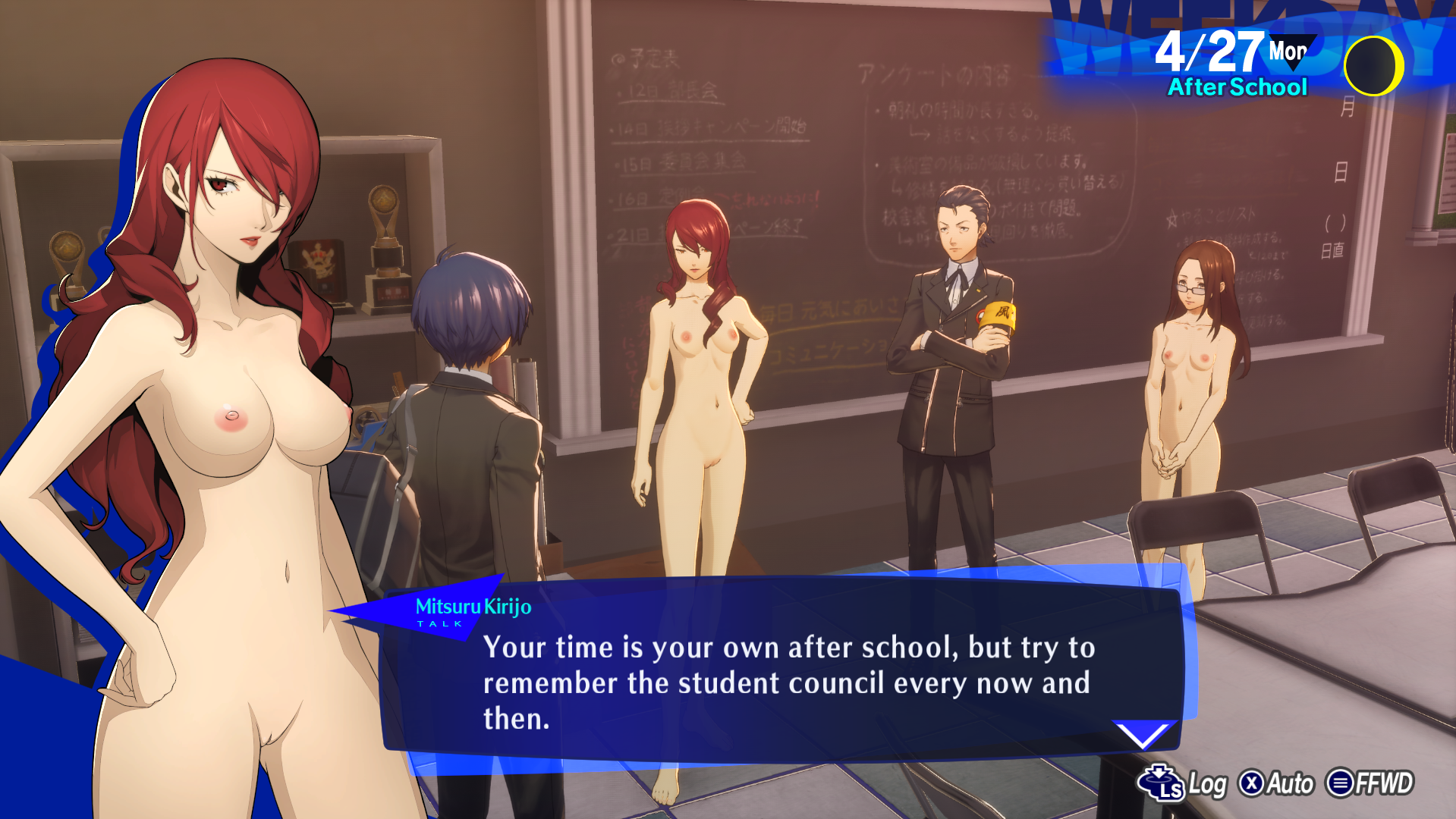Advance the dialogue with the white arrow

[x=1143, y=734]
